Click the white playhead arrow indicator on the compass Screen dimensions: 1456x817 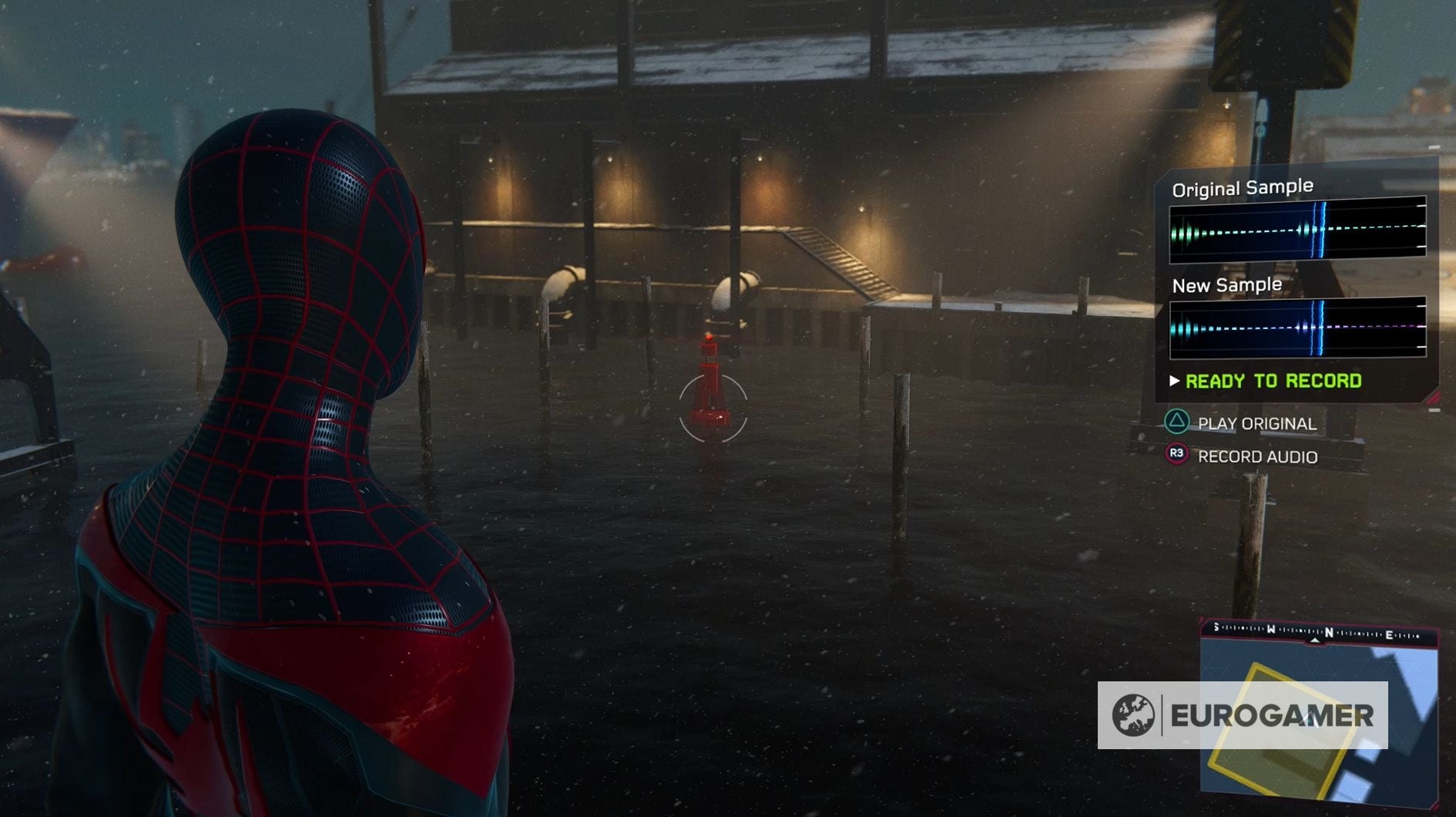pos(1315,640)
